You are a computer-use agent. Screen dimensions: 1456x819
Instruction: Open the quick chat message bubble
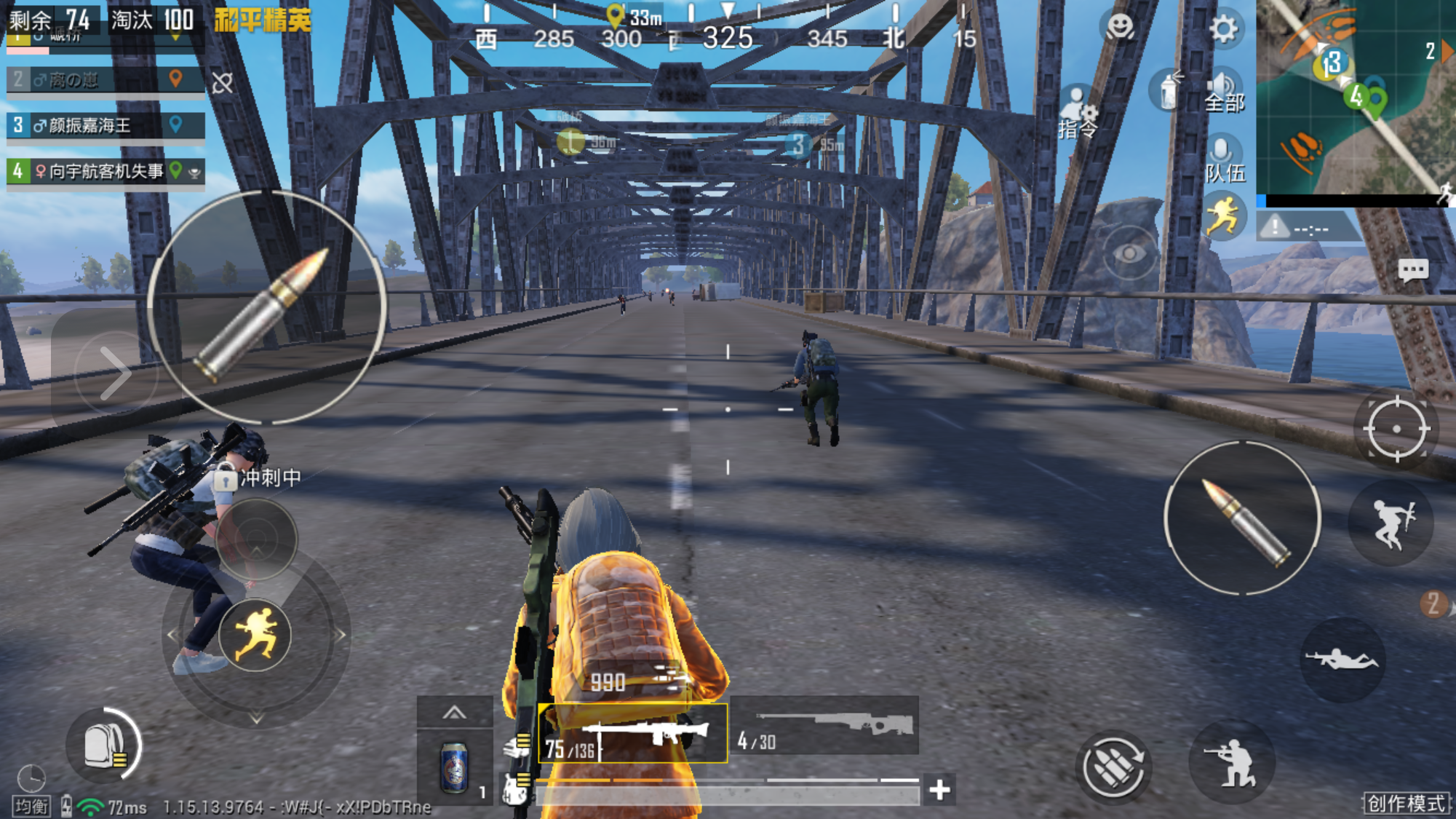pyautogui.click(x=1413, y=271)
